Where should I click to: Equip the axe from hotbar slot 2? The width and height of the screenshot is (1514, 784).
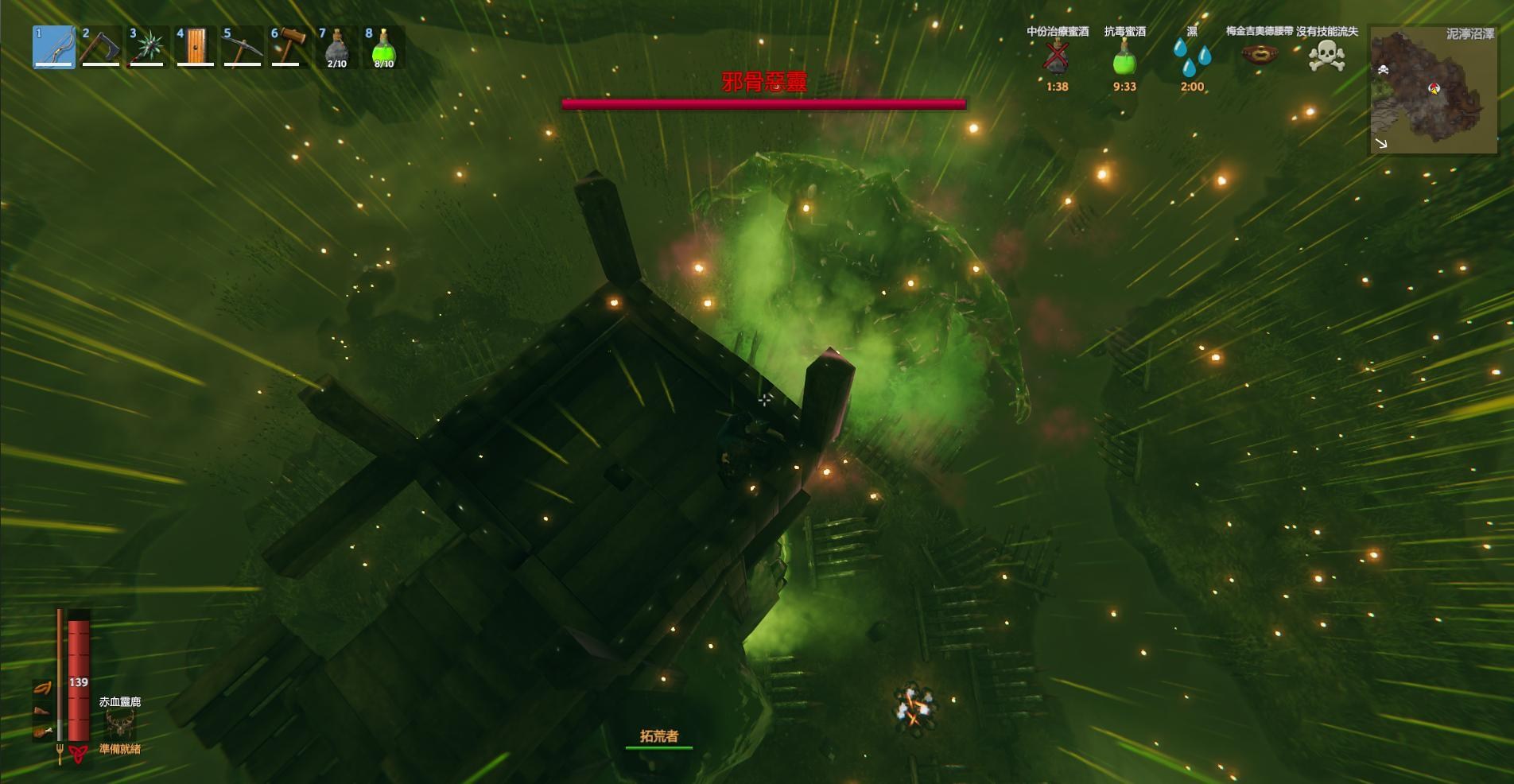coord(101,47)
